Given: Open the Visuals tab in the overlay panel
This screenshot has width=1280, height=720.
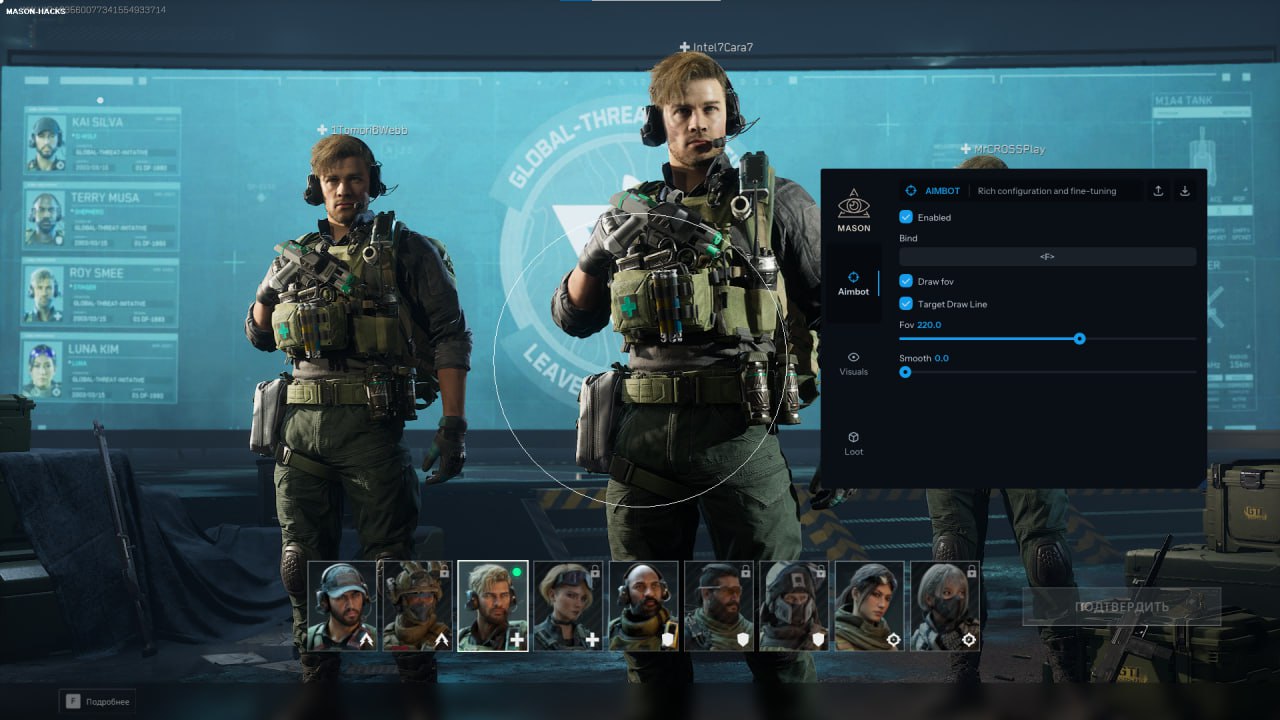Looking at the screenshot, I should point(853,363).
